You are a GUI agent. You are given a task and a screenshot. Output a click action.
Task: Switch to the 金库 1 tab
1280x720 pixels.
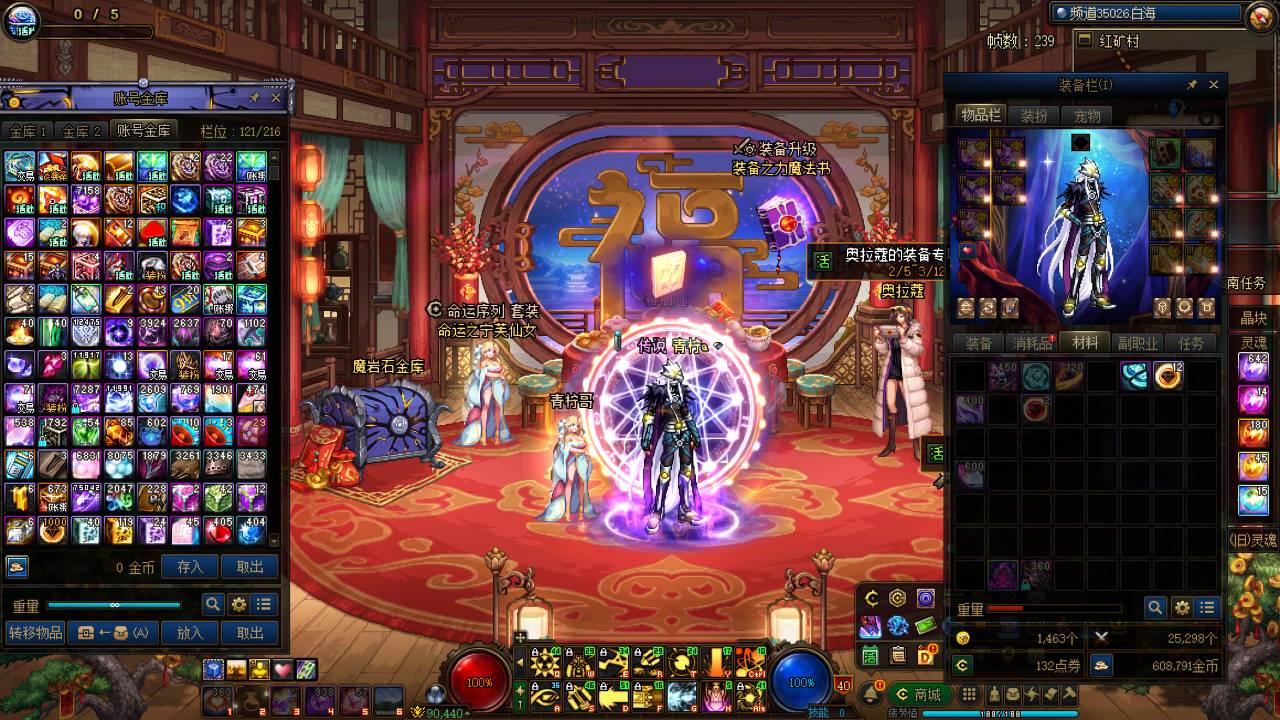28,131
